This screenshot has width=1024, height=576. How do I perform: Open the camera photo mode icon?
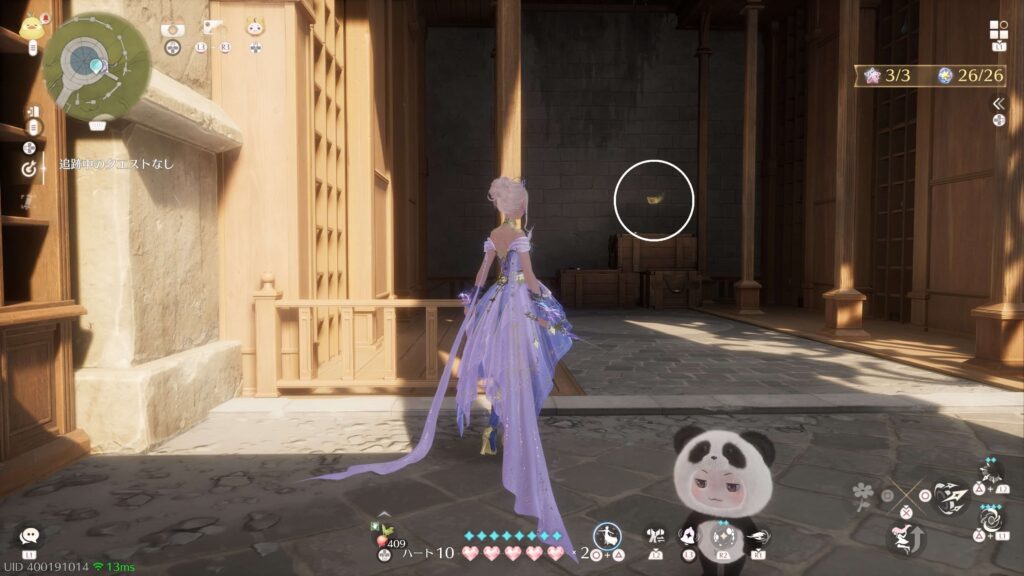[172, 28]
